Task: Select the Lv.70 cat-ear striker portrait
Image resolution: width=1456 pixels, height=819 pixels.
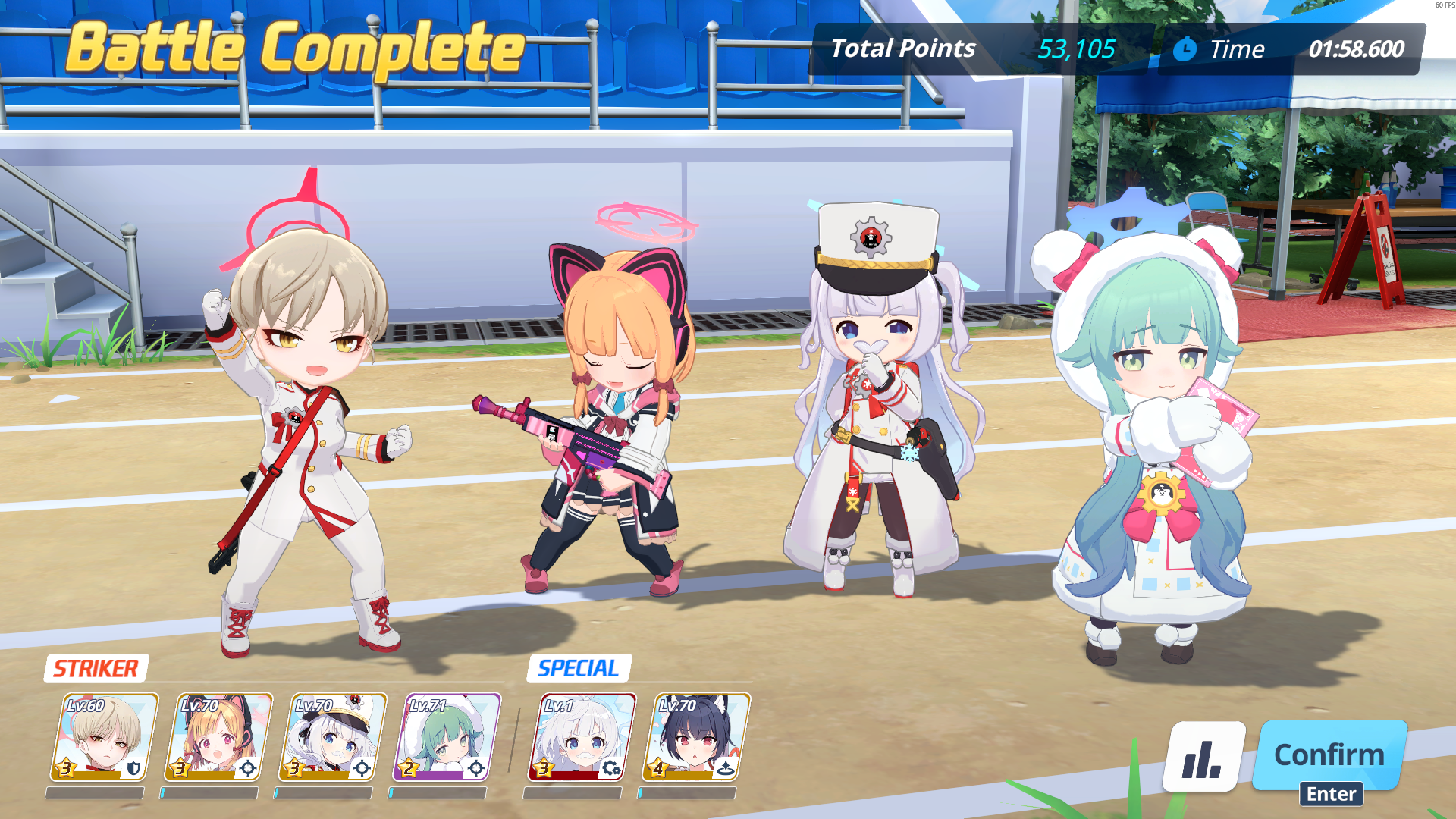Action: click(218, 737)
